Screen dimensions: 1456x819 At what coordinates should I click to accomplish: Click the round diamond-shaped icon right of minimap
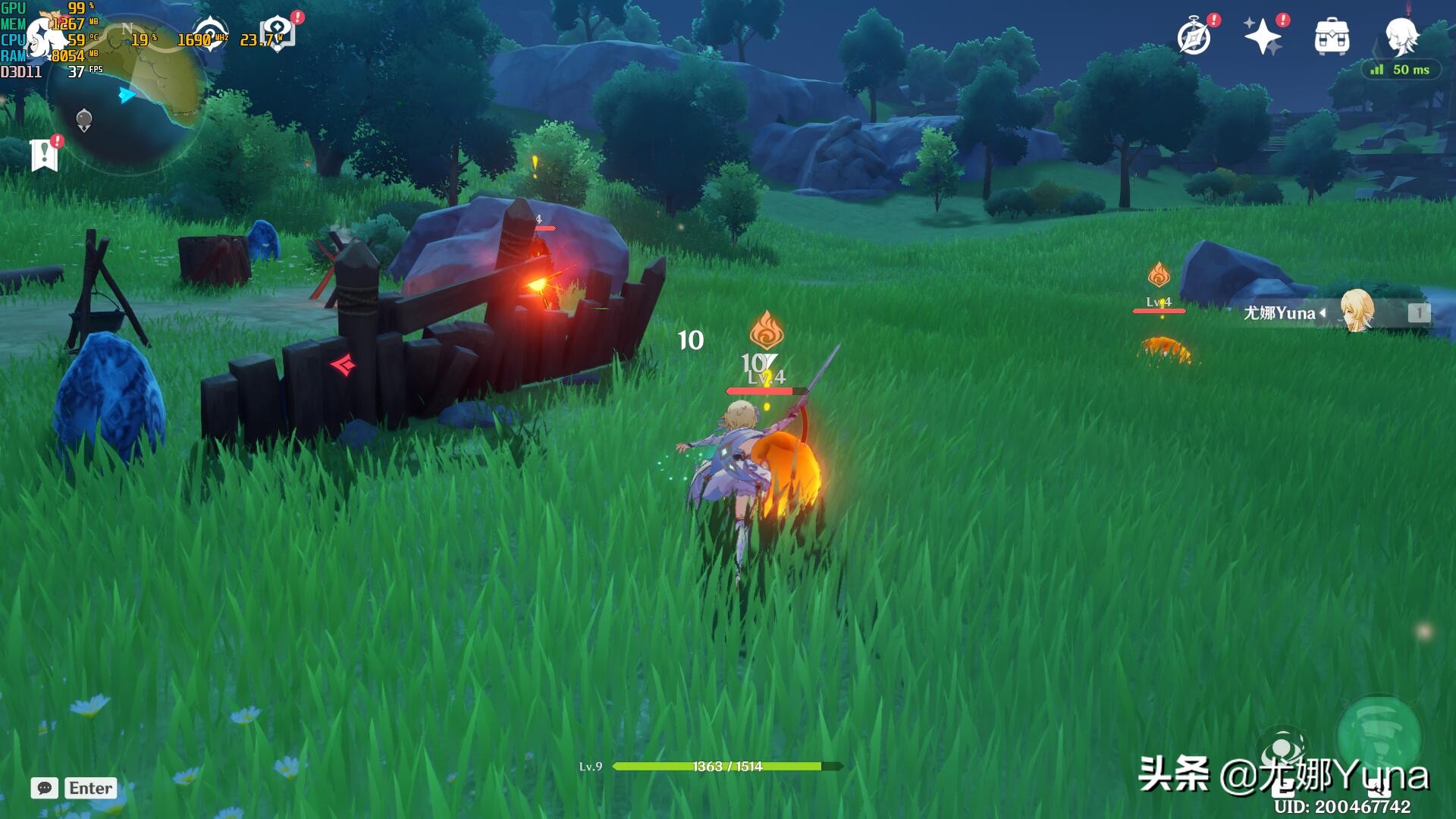209,33
